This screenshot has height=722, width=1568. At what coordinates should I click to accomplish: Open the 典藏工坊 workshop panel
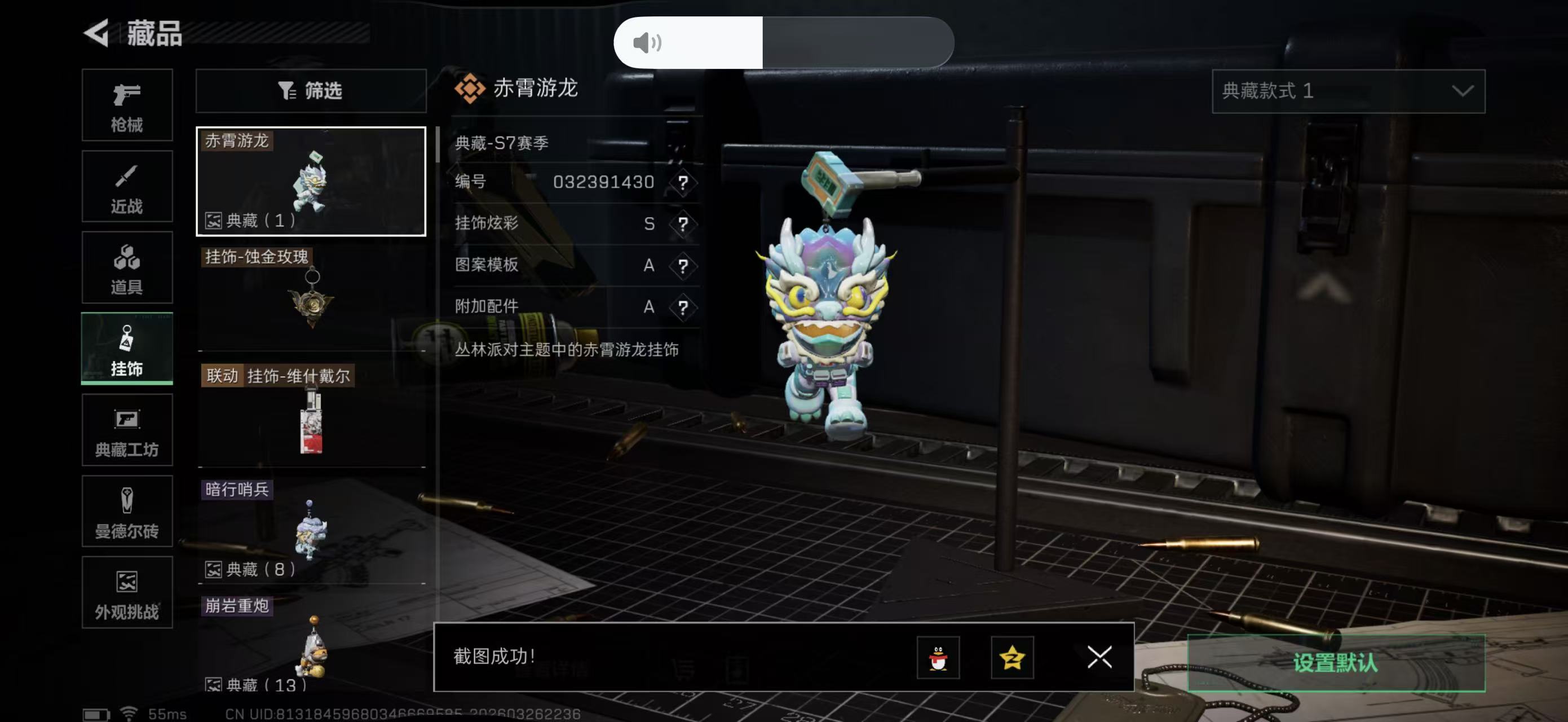pyautogui.click(x=127, y=431)
